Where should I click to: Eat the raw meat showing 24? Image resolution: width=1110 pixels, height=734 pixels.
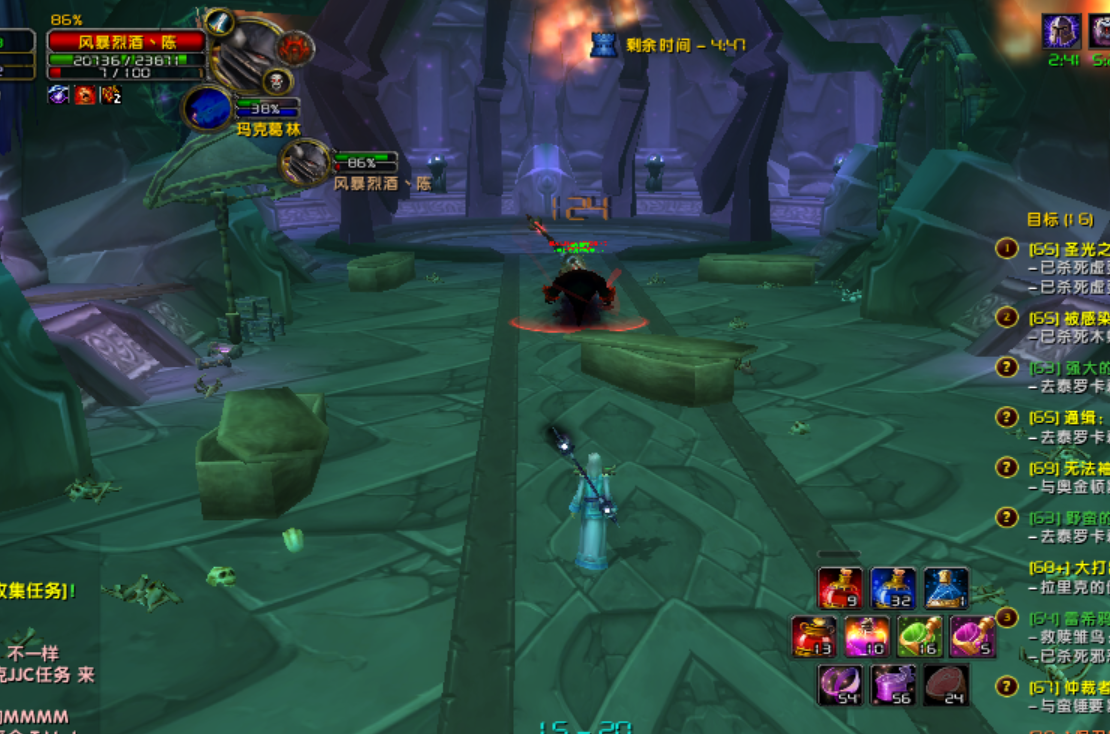(945, 685)
